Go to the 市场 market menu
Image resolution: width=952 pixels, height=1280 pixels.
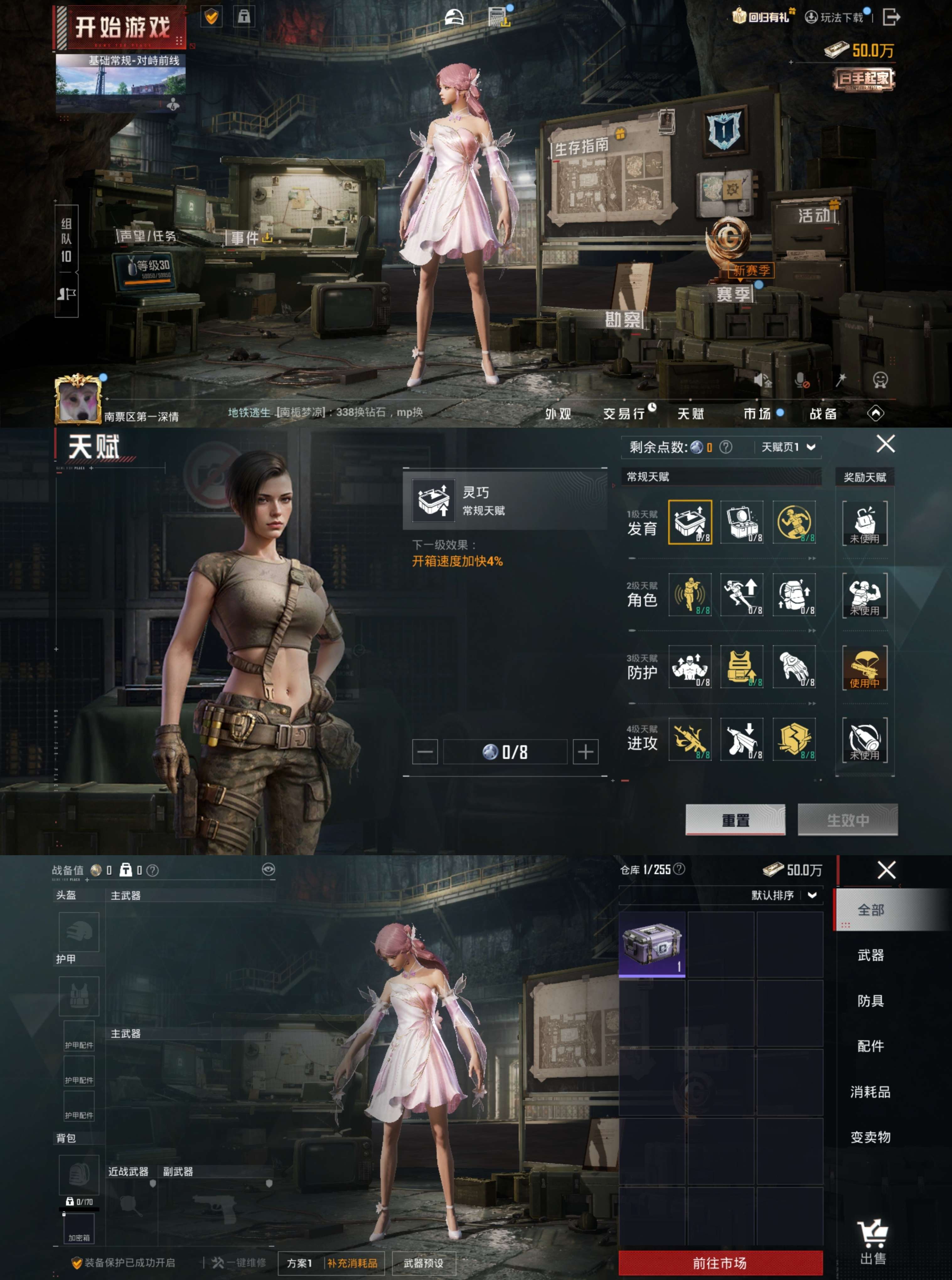click(x=757, y=413)
